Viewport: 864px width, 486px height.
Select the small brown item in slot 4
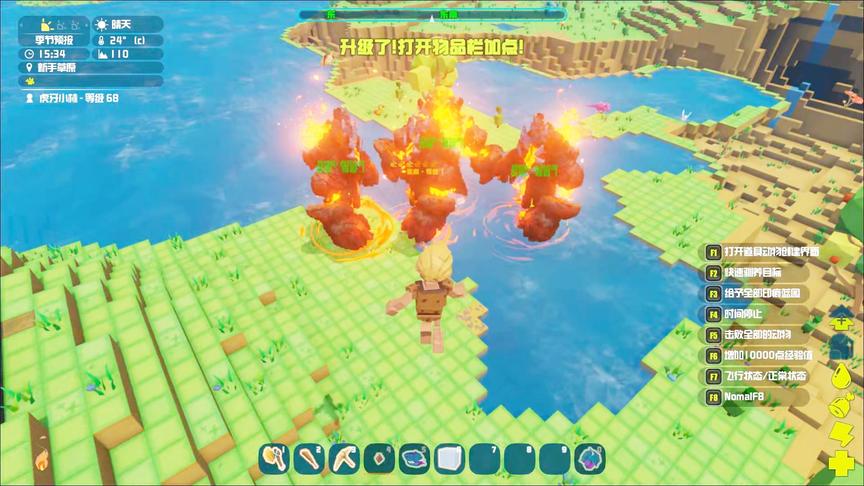pyautogui.click(x=378, y=459)
